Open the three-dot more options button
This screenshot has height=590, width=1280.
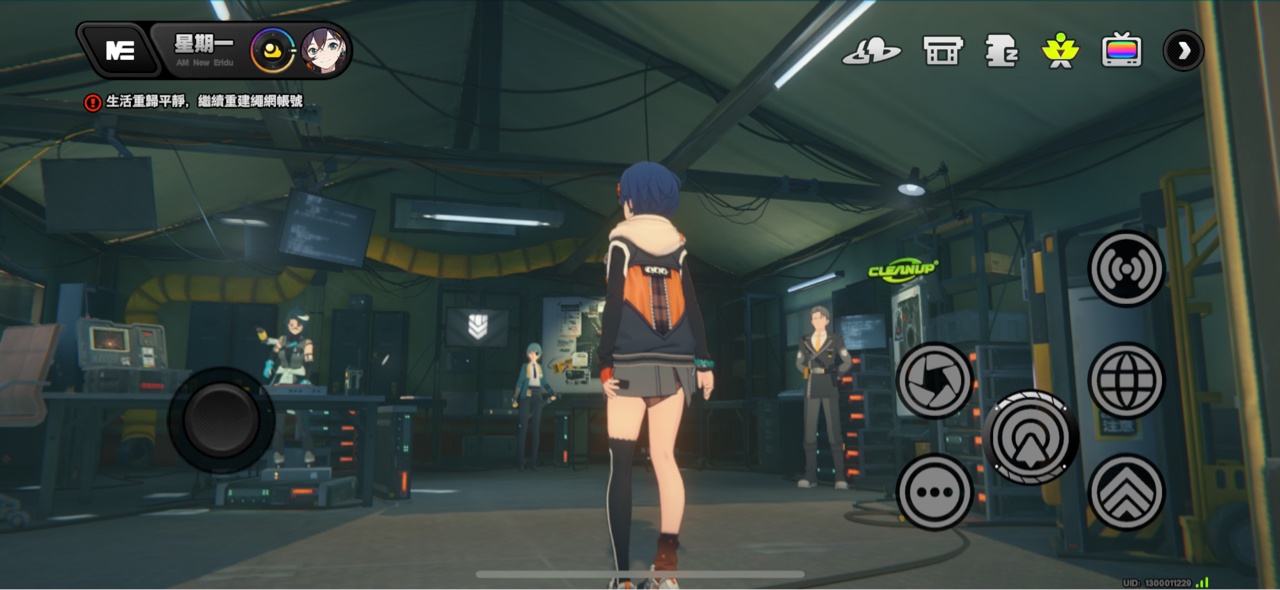[x=935, y=492]
